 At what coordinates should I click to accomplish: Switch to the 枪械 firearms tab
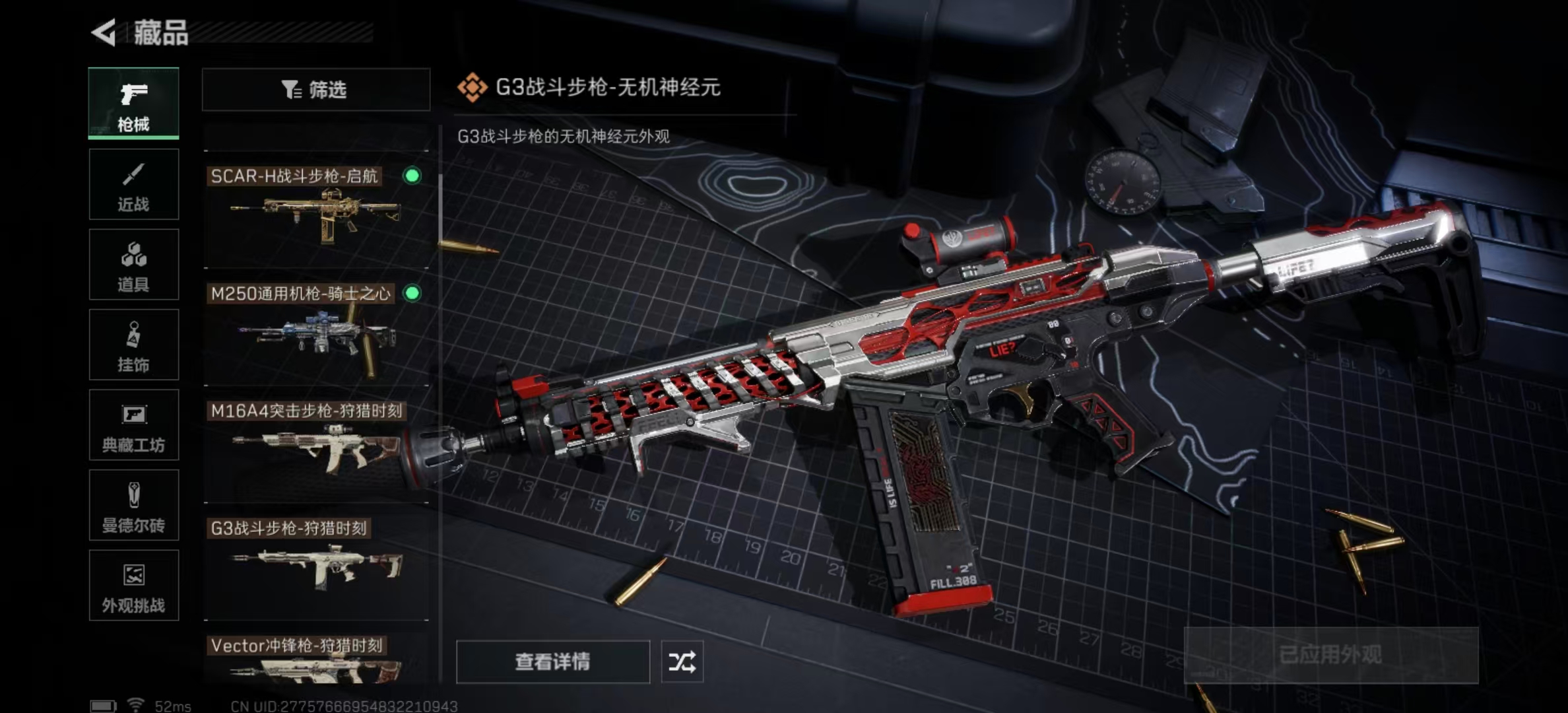[133, 104]
